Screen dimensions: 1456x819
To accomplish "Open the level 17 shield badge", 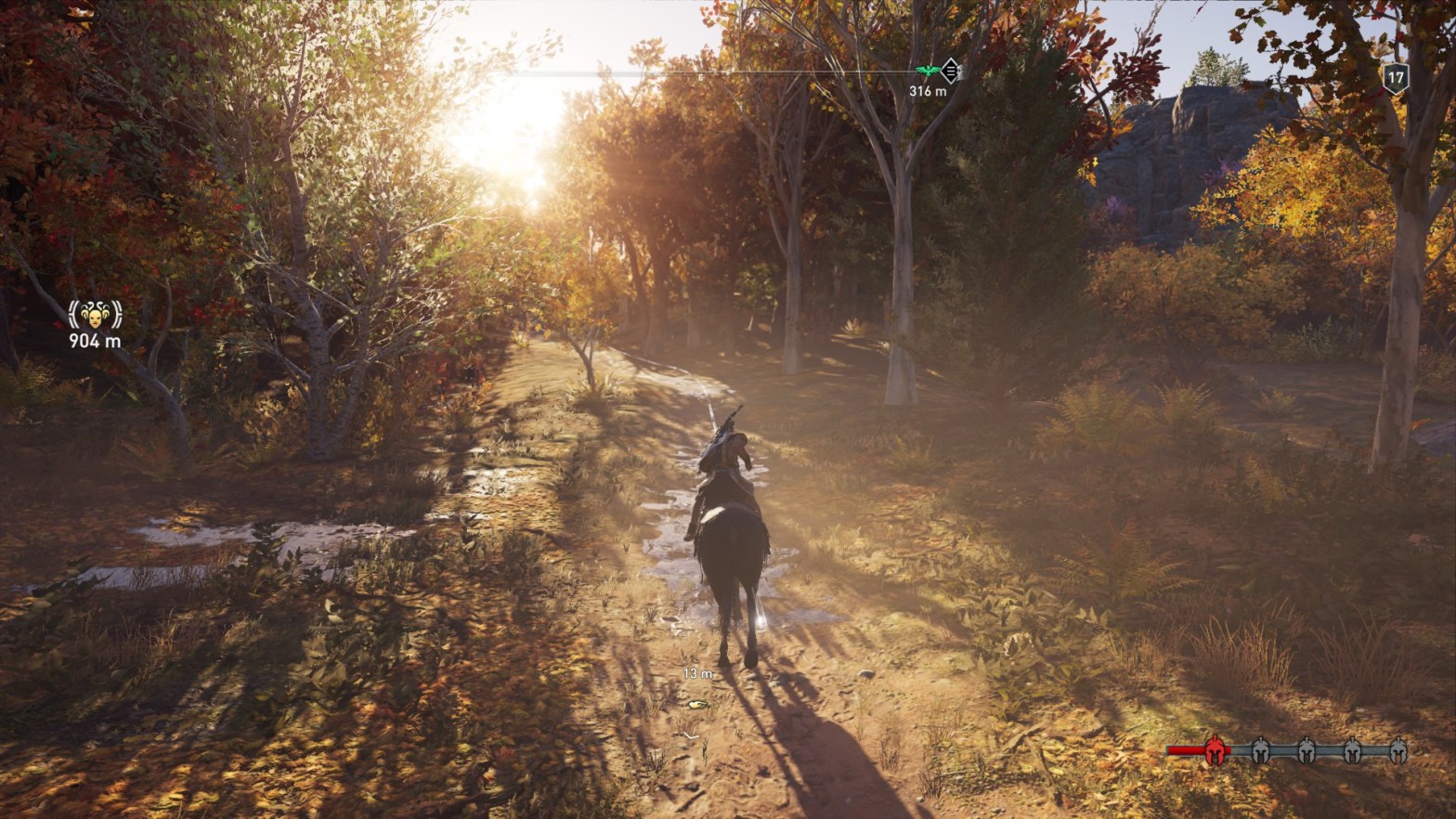I will pos(1395,77).
